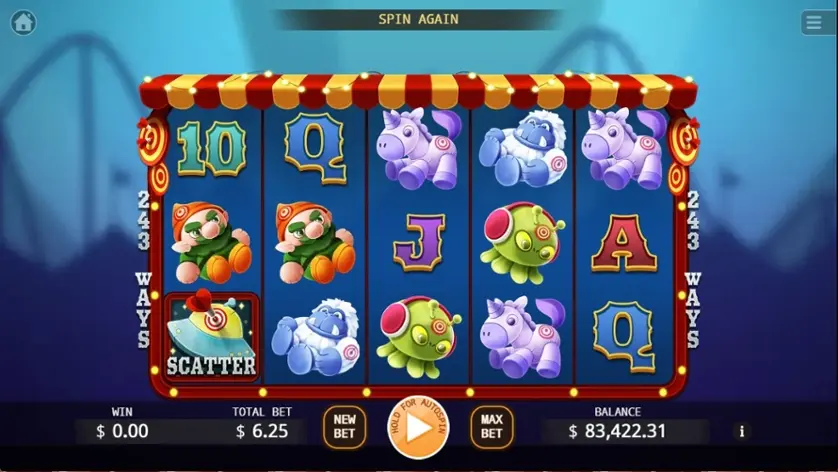Viewport: 838px width, 472px height.
Task: Open the hamburger menu
Action: (x=816, y=23)
